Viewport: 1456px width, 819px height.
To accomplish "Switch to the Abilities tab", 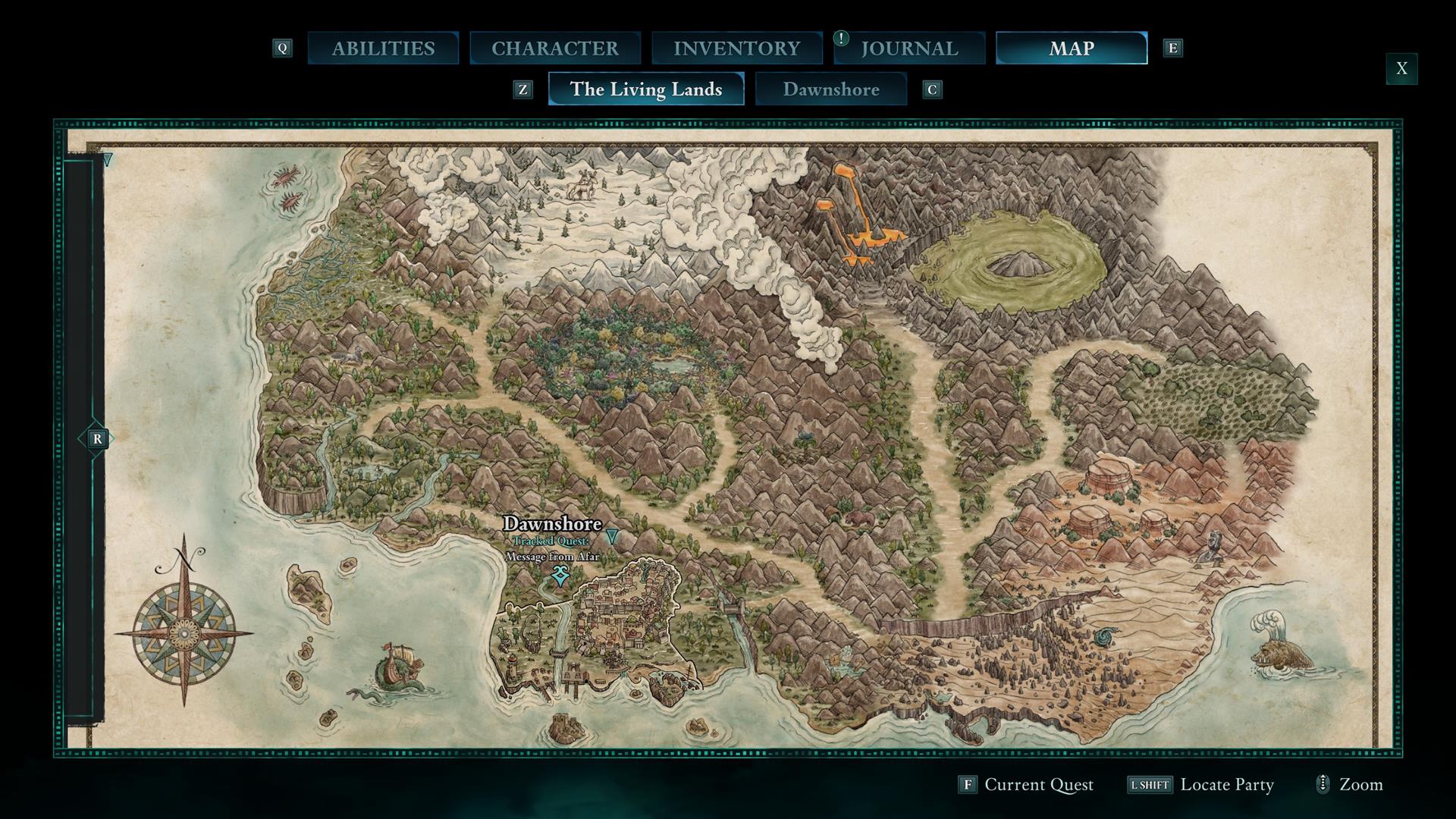I will (x=383, y=49).
